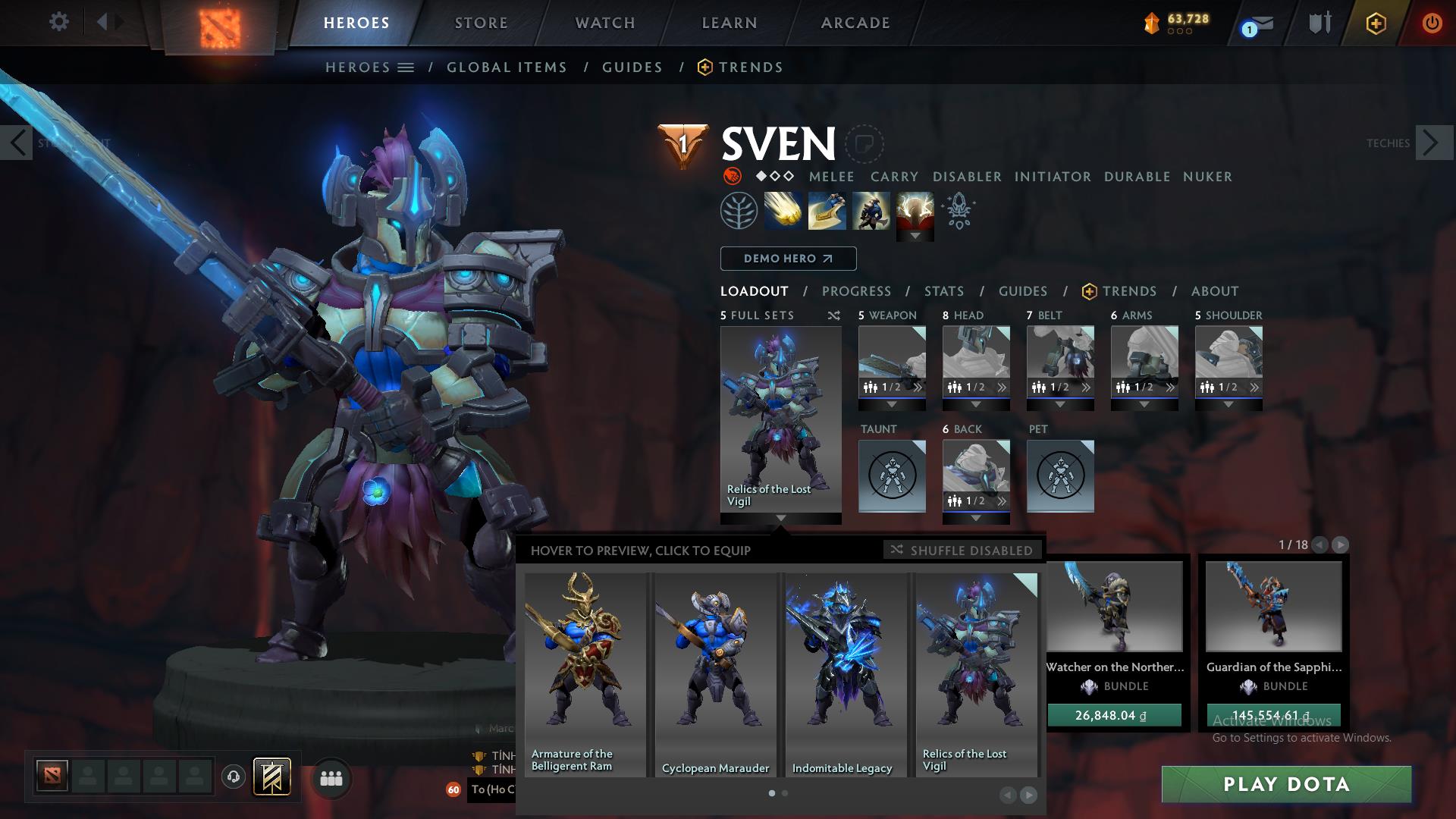Click the settings gear icon

(x=59, y=22)
